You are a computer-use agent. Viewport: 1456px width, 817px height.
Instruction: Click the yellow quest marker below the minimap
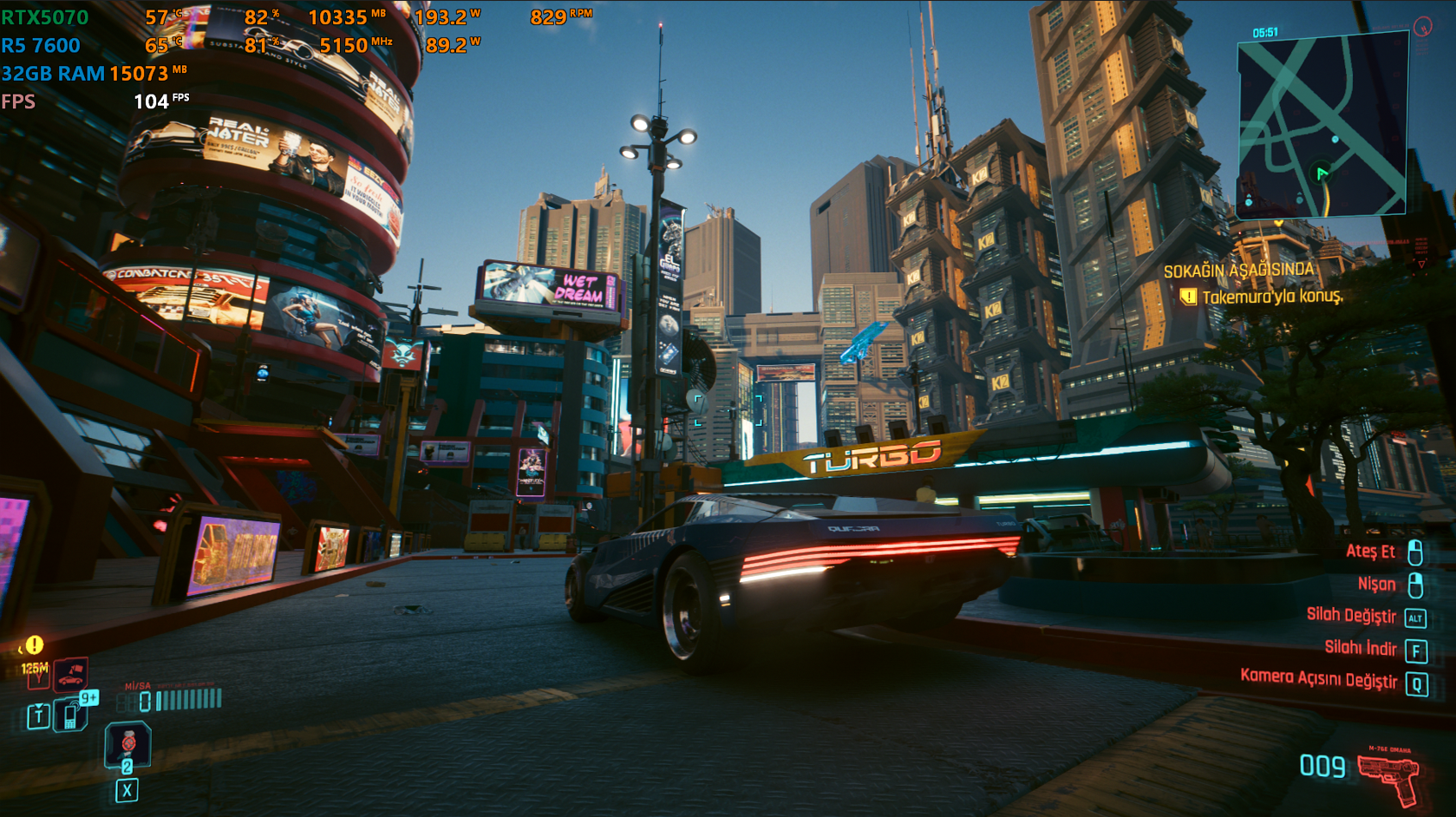click(x=1278, y=223)
